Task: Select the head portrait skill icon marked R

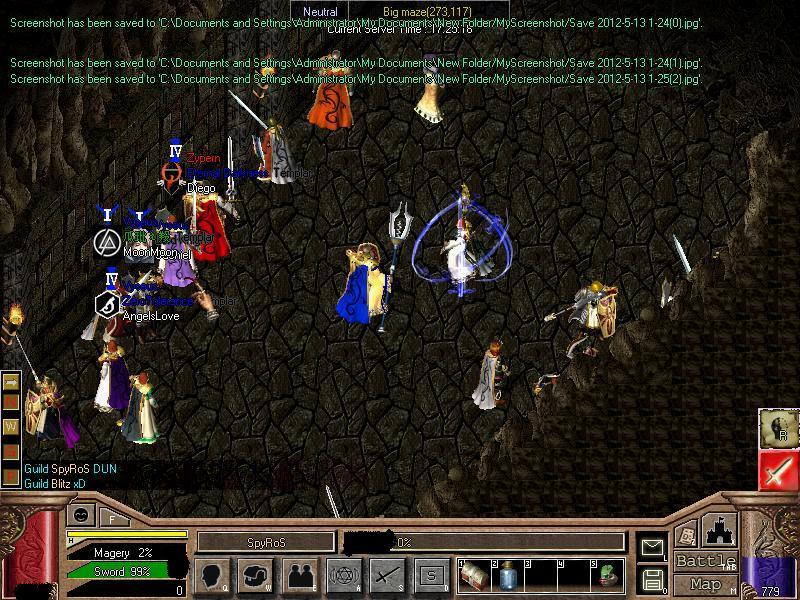Action: click(x=776, y=428)
